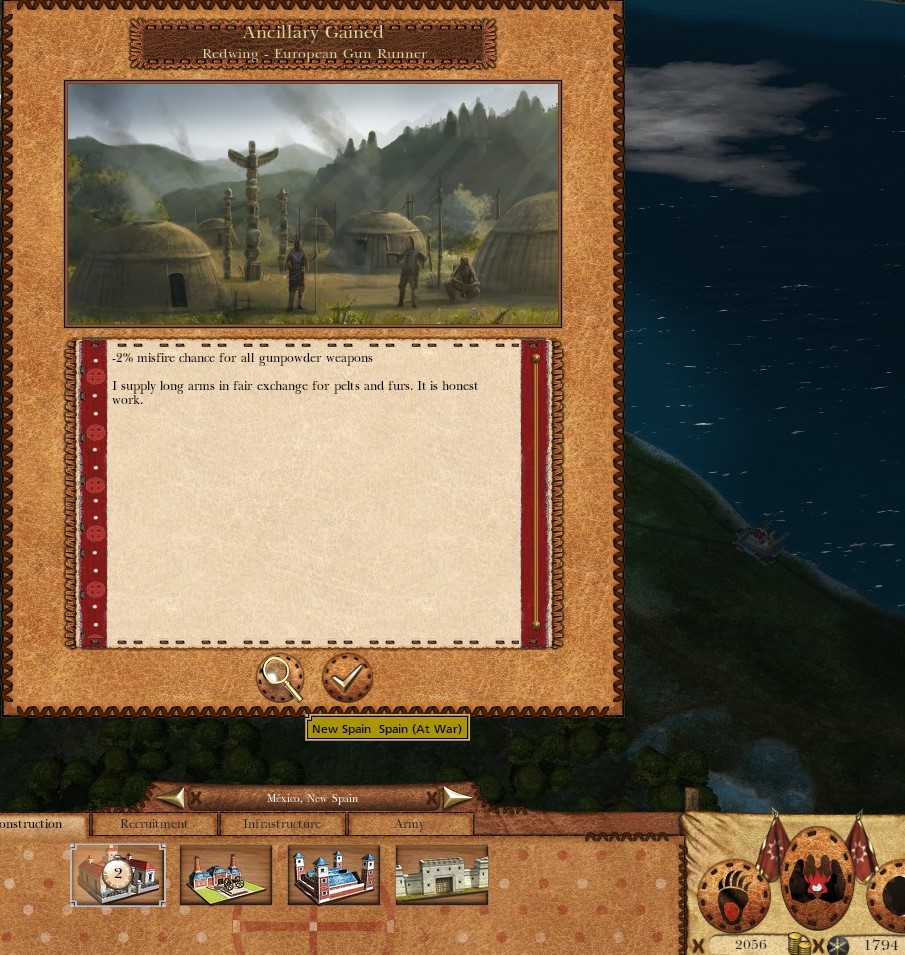
Task: Go to the previous settlement with left arrow
Action: [x=171, y=797]
